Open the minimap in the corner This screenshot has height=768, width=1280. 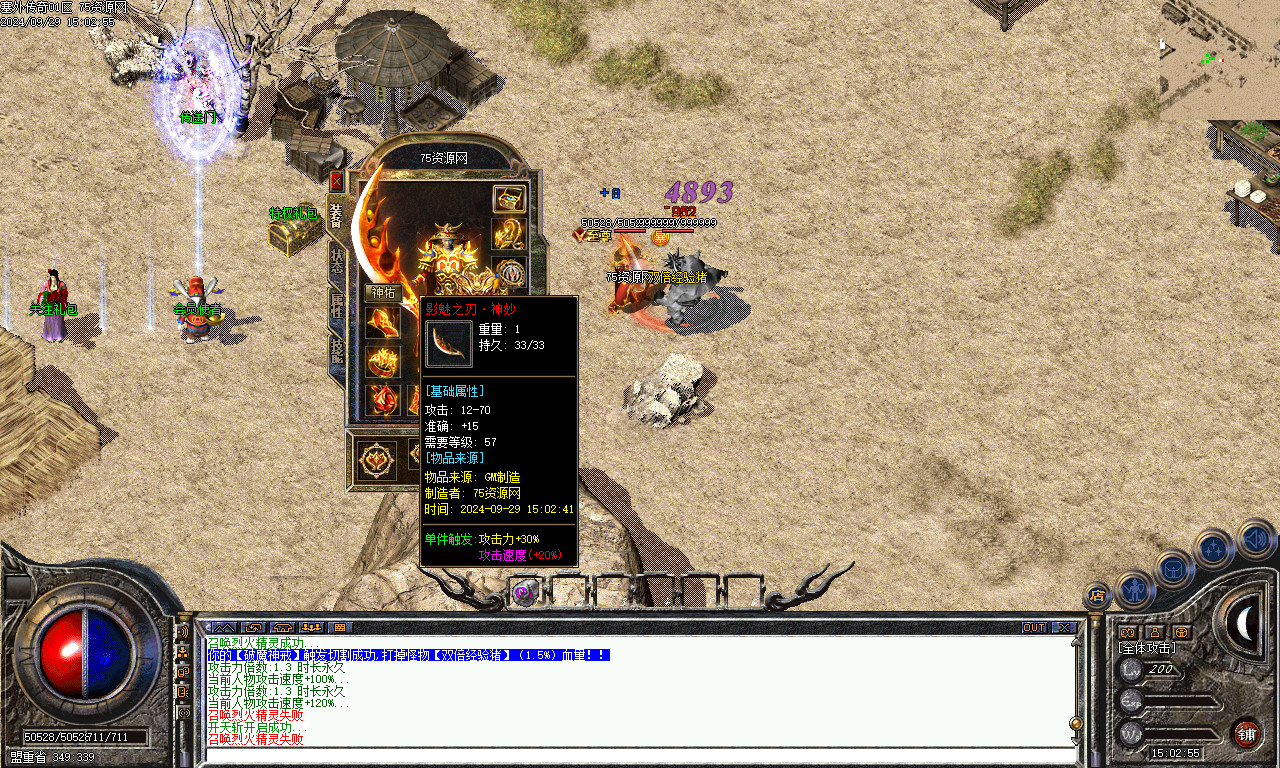pos(1219,60)
